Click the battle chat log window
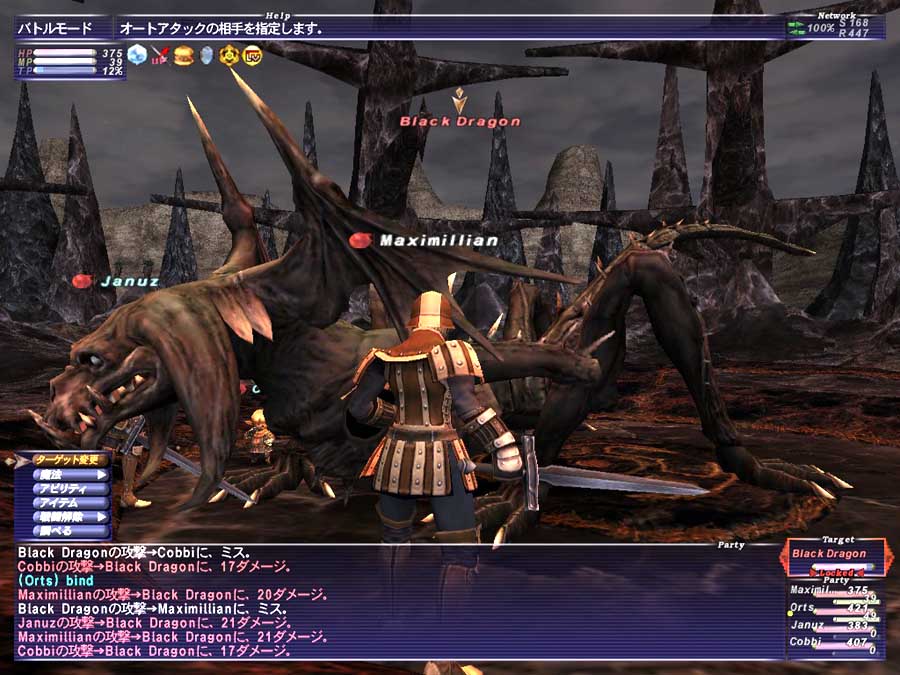 tap(390, 602)
